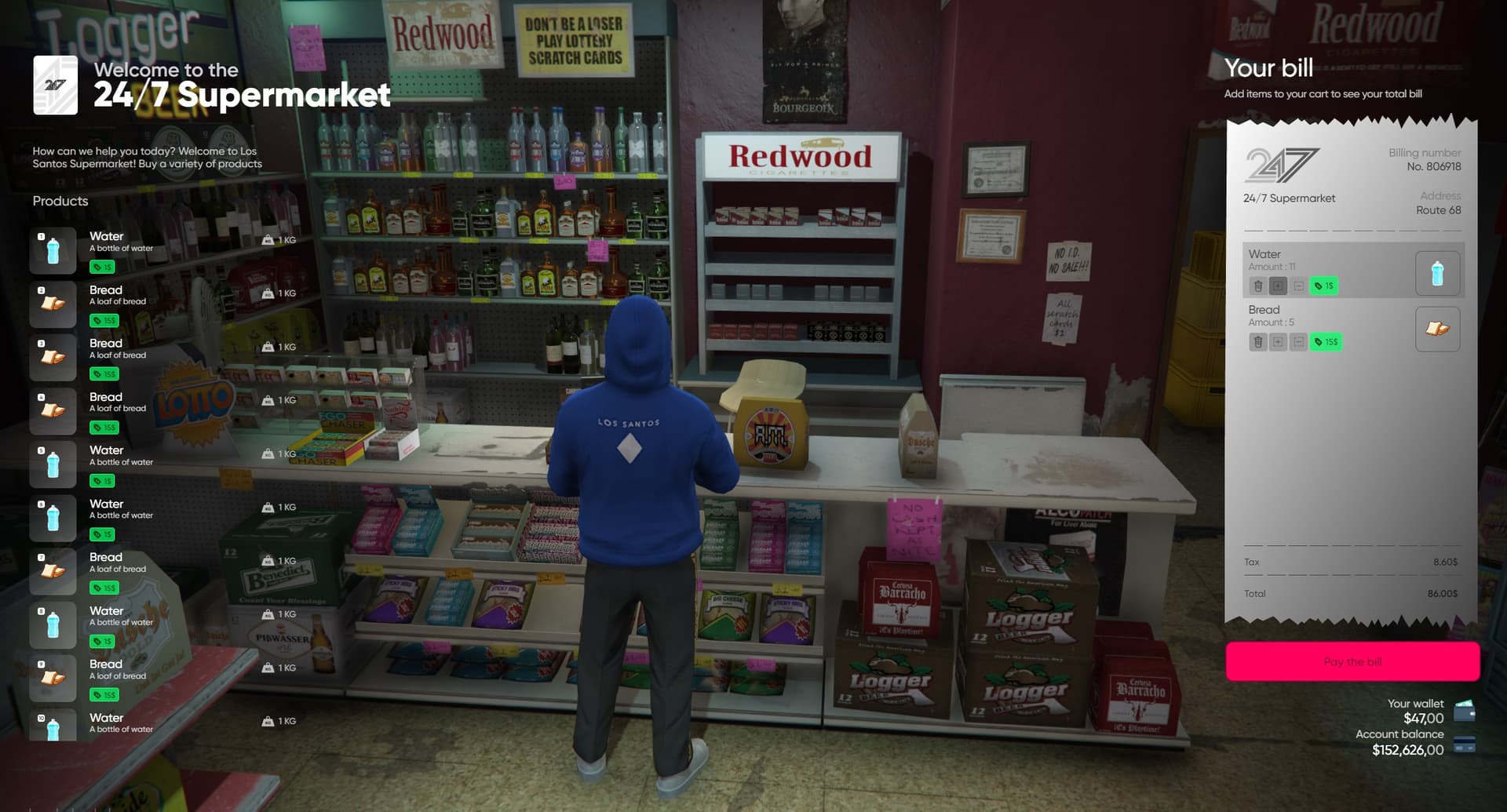Click the weight icon on the first Water product
The image size is (1507, 812).
(x=269, y=240)
